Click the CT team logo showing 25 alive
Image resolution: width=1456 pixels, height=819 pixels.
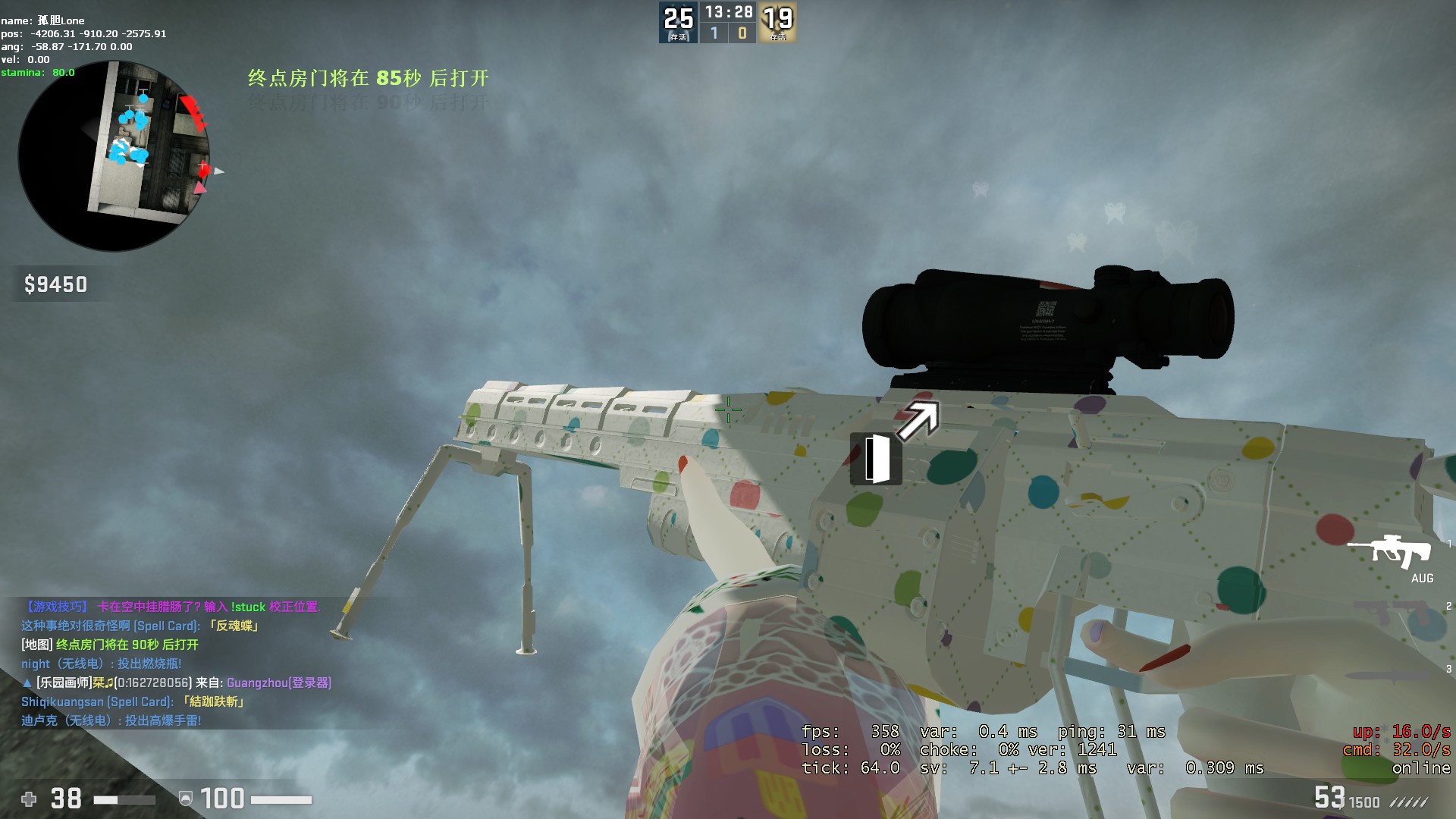(x=677, y=21)
